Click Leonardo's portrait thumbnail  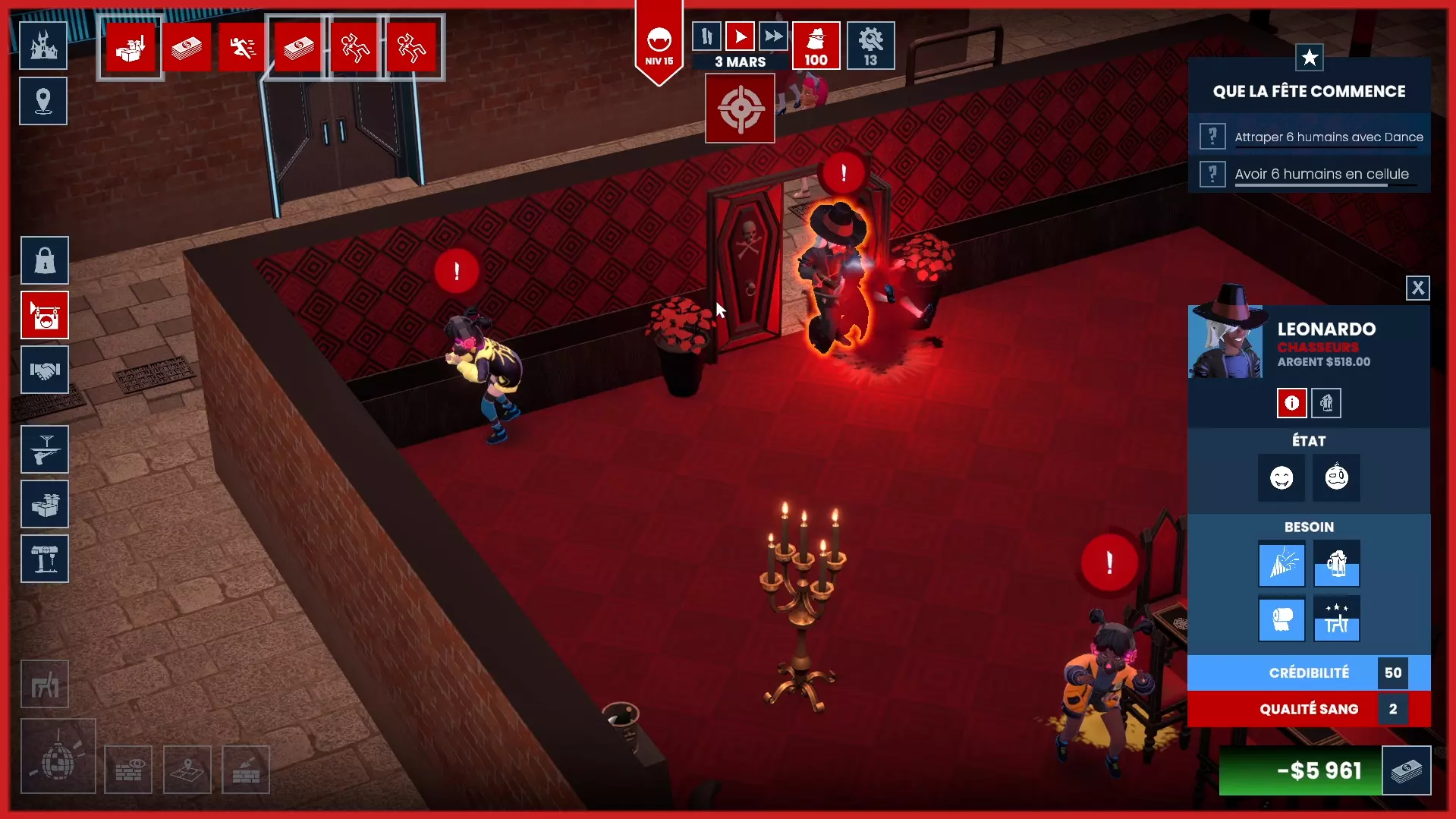click(x=1228, y=342)
